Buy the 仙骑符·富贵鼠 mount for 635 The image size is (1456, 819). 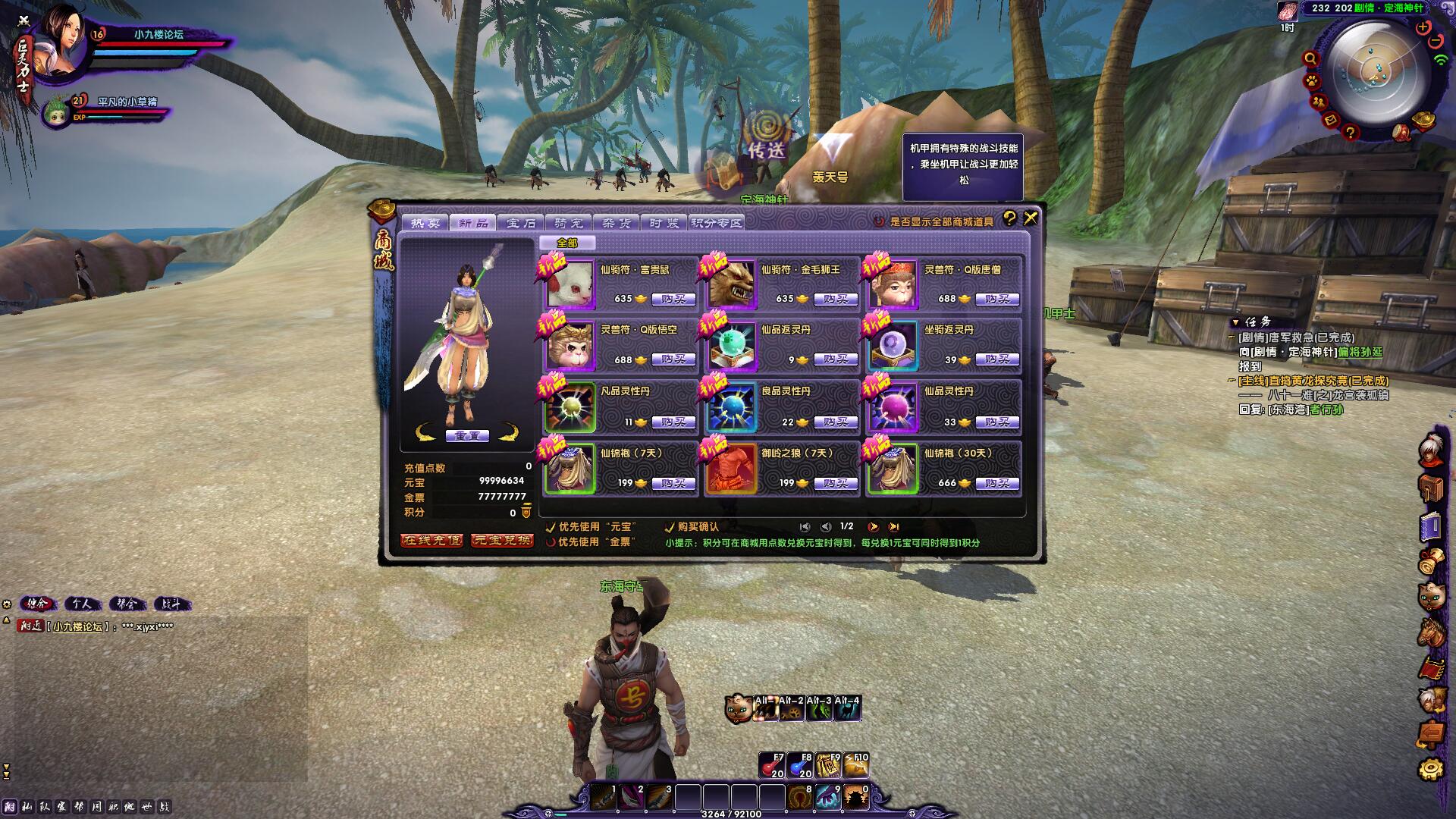(673, 300)
